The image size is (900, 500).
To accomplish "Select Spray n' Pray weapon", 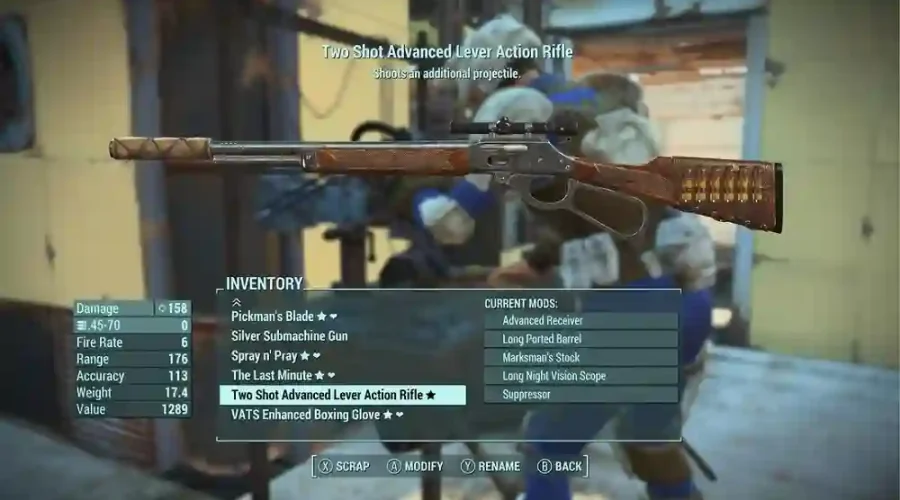I will click(x=268, y=356).
